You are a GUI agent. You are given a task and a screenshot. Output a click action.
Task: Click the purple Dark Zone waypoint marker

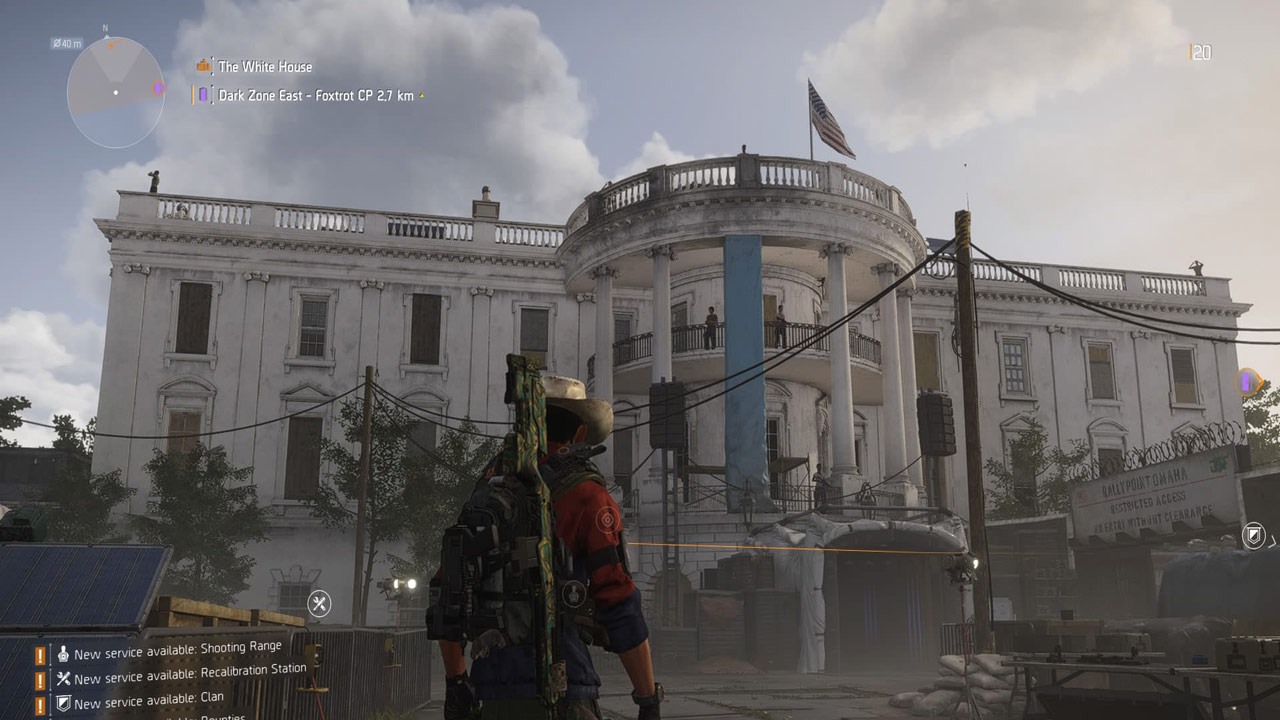pos(1248,381)
